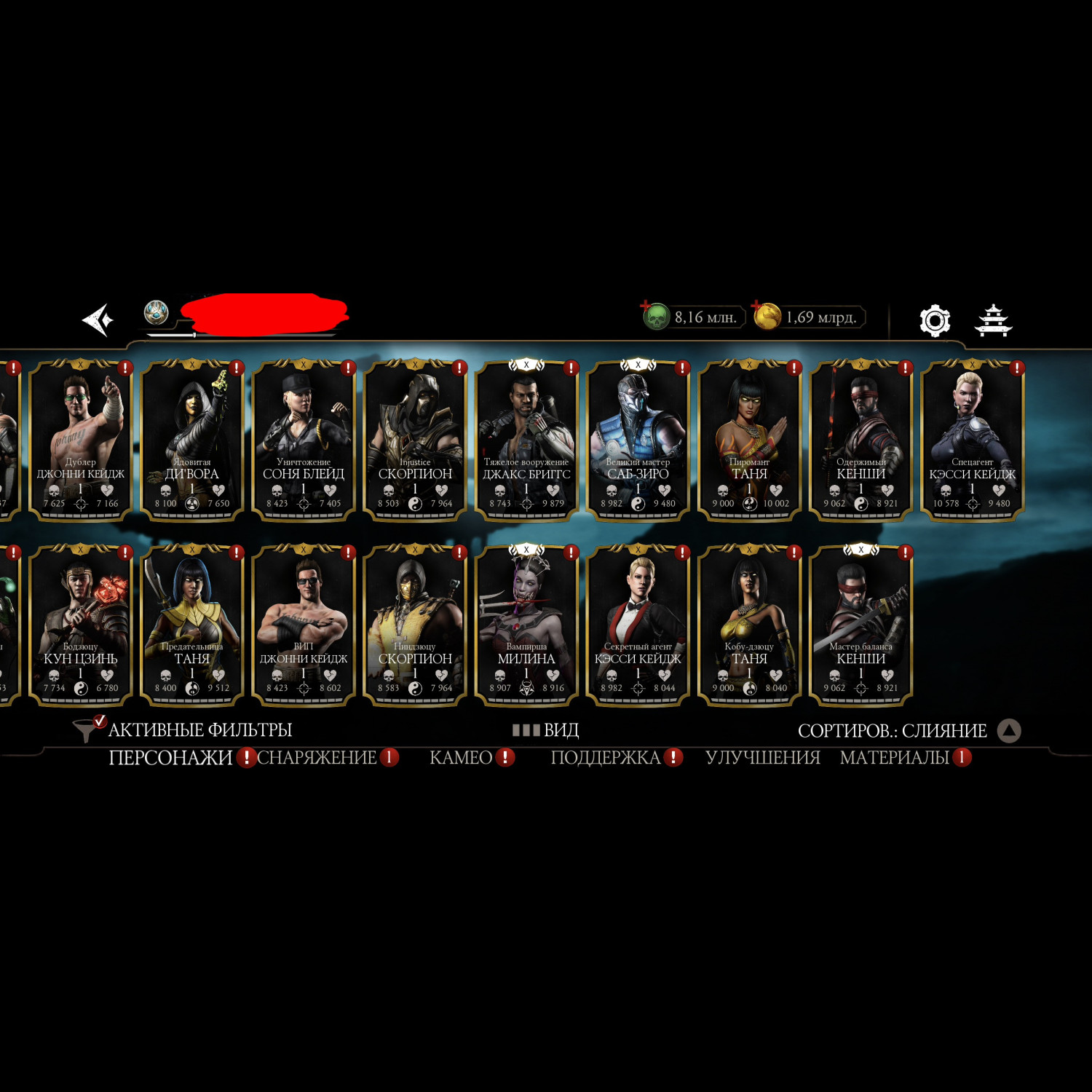Change the Вид card view mode
Screen dimensions: 1092x1092
coord(546,729)
